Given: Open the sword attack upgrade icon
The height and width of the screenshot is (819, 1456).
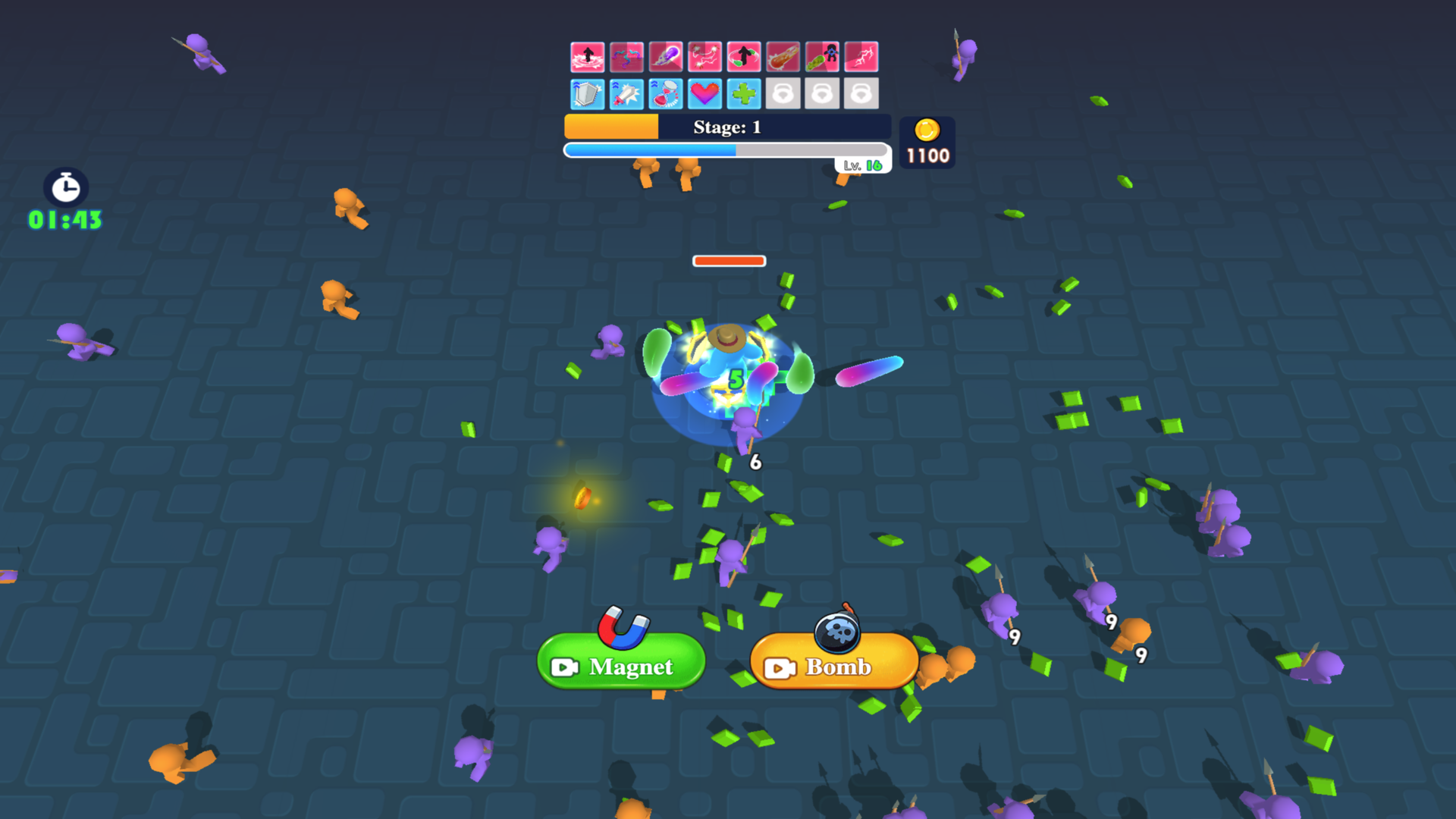Looking at the screenshot, I should (626, 95).
